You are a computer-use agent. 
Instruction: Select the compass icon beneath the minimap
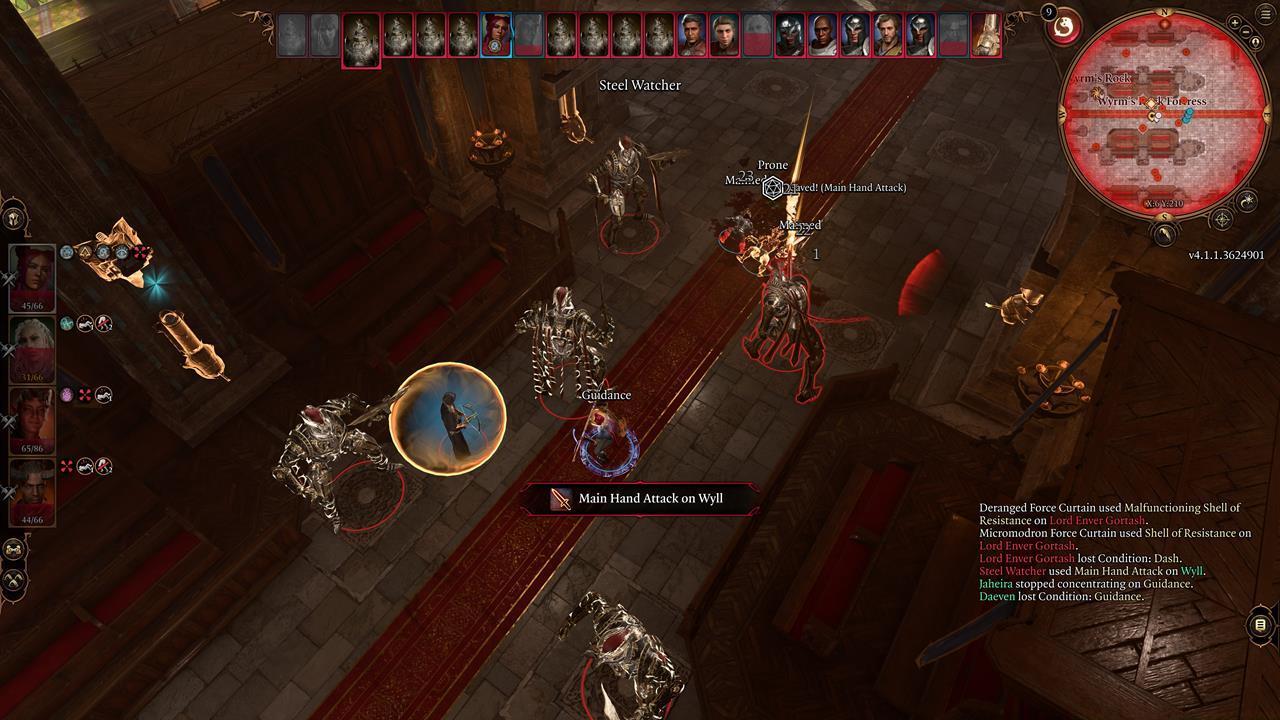(x=1222, y=218)
